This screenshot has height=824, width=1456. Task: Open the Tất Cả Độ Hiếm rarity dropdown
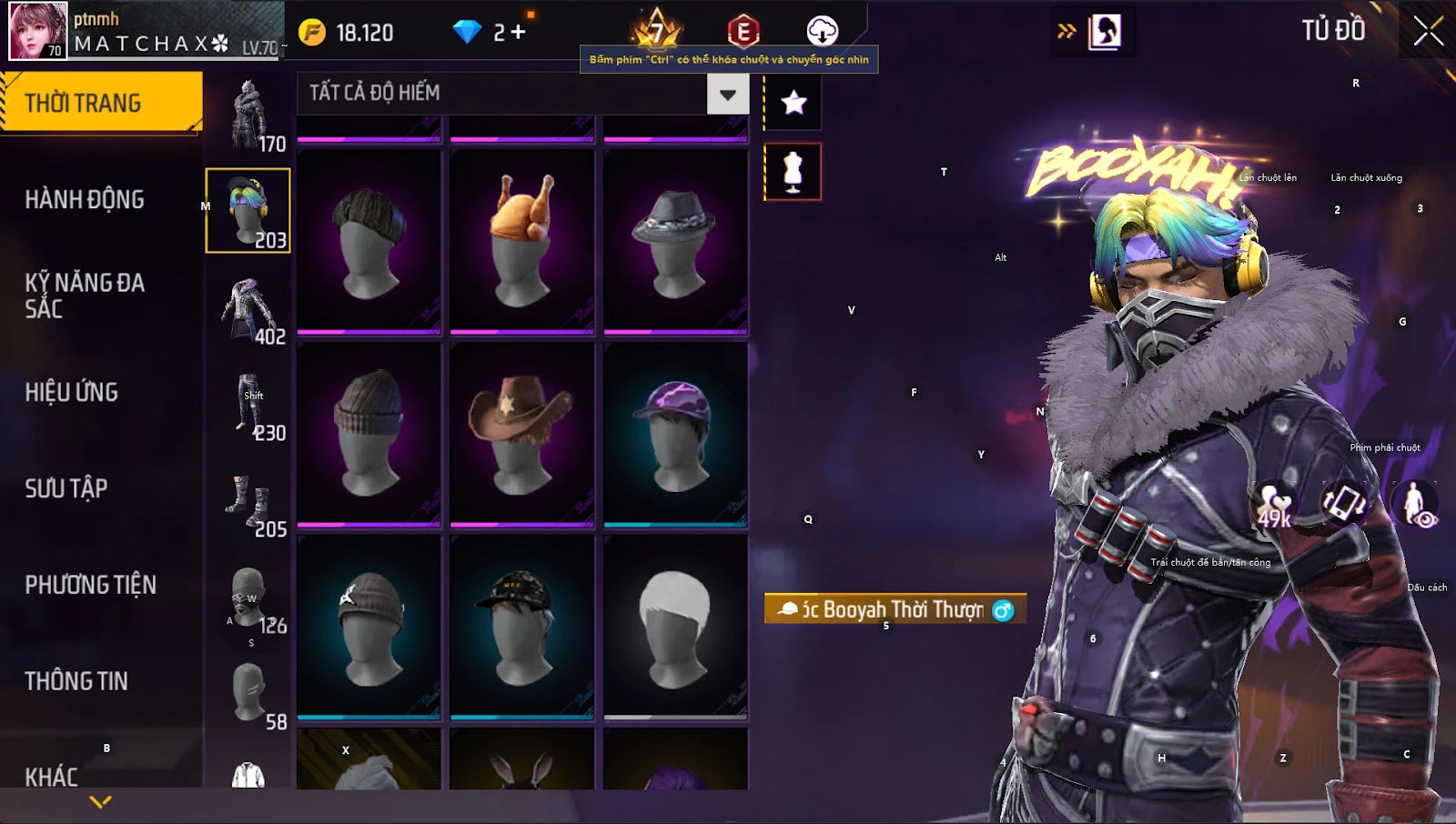point(727,94)
